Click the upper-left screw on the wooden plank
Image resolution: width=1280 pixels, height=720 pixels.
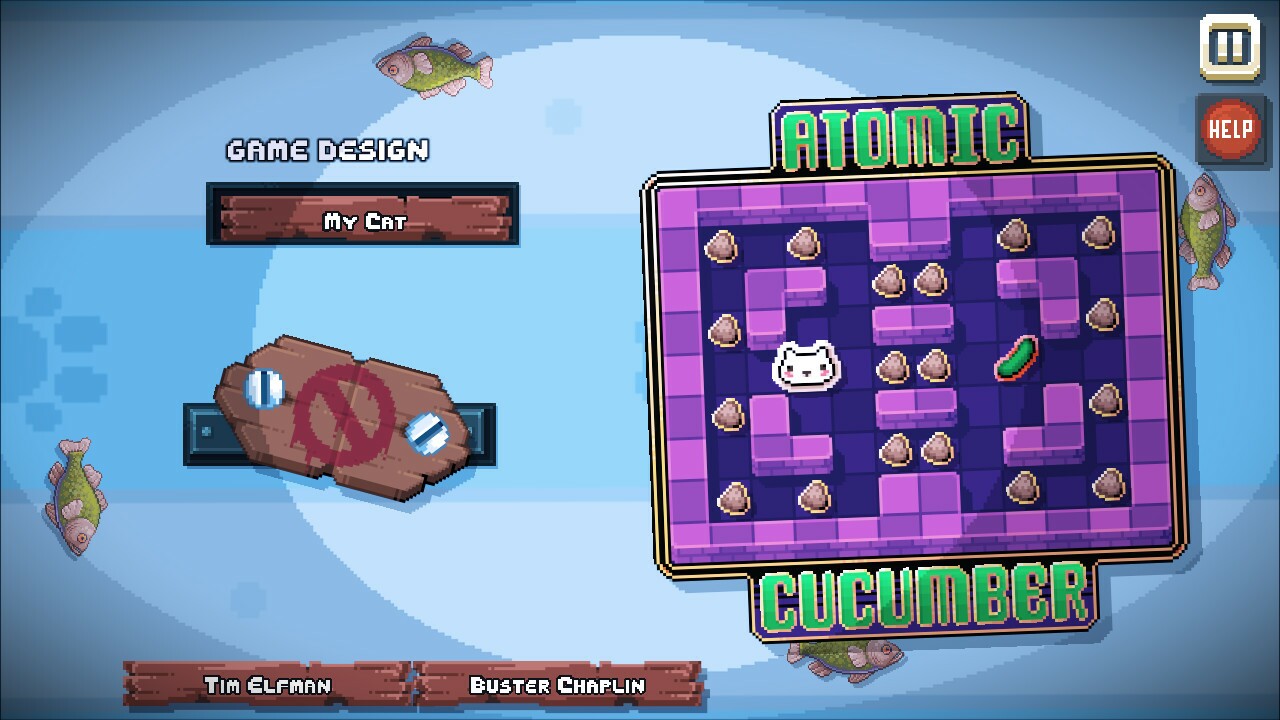265,384
